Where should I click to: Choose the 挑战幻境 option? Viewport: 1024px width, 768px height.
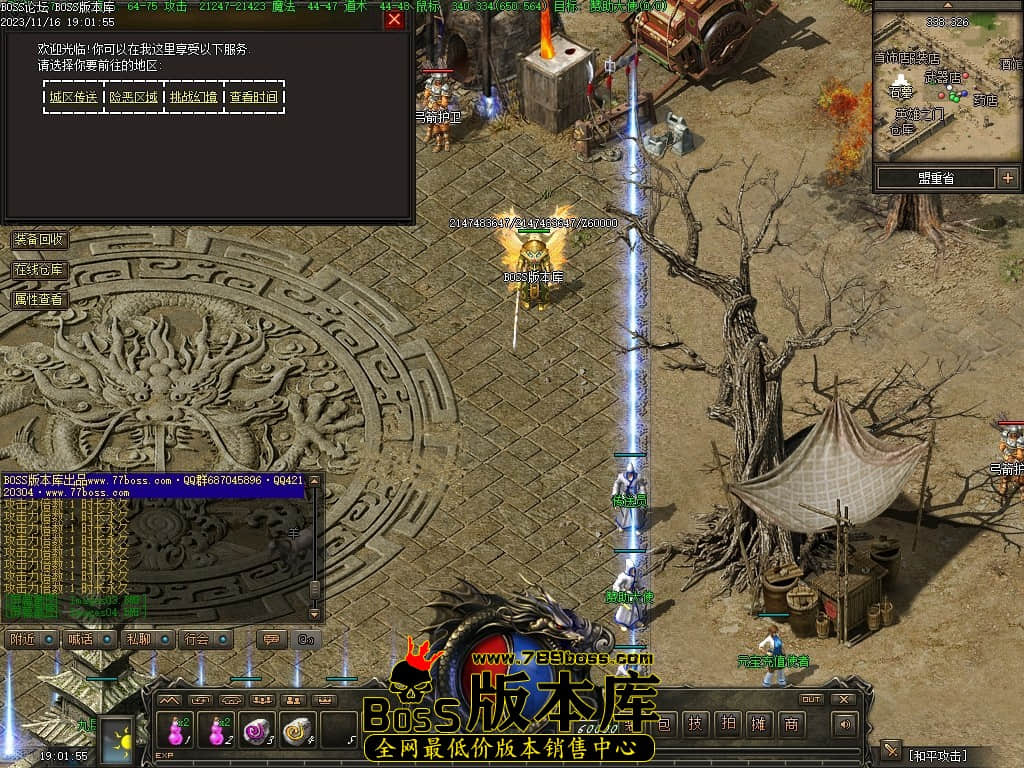(x=193, y=97)
